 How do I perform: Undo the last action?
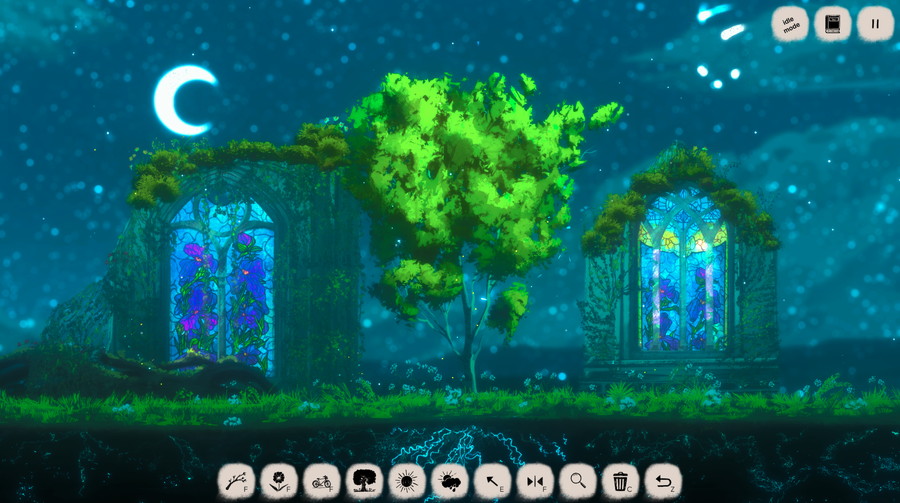[662, 481]
